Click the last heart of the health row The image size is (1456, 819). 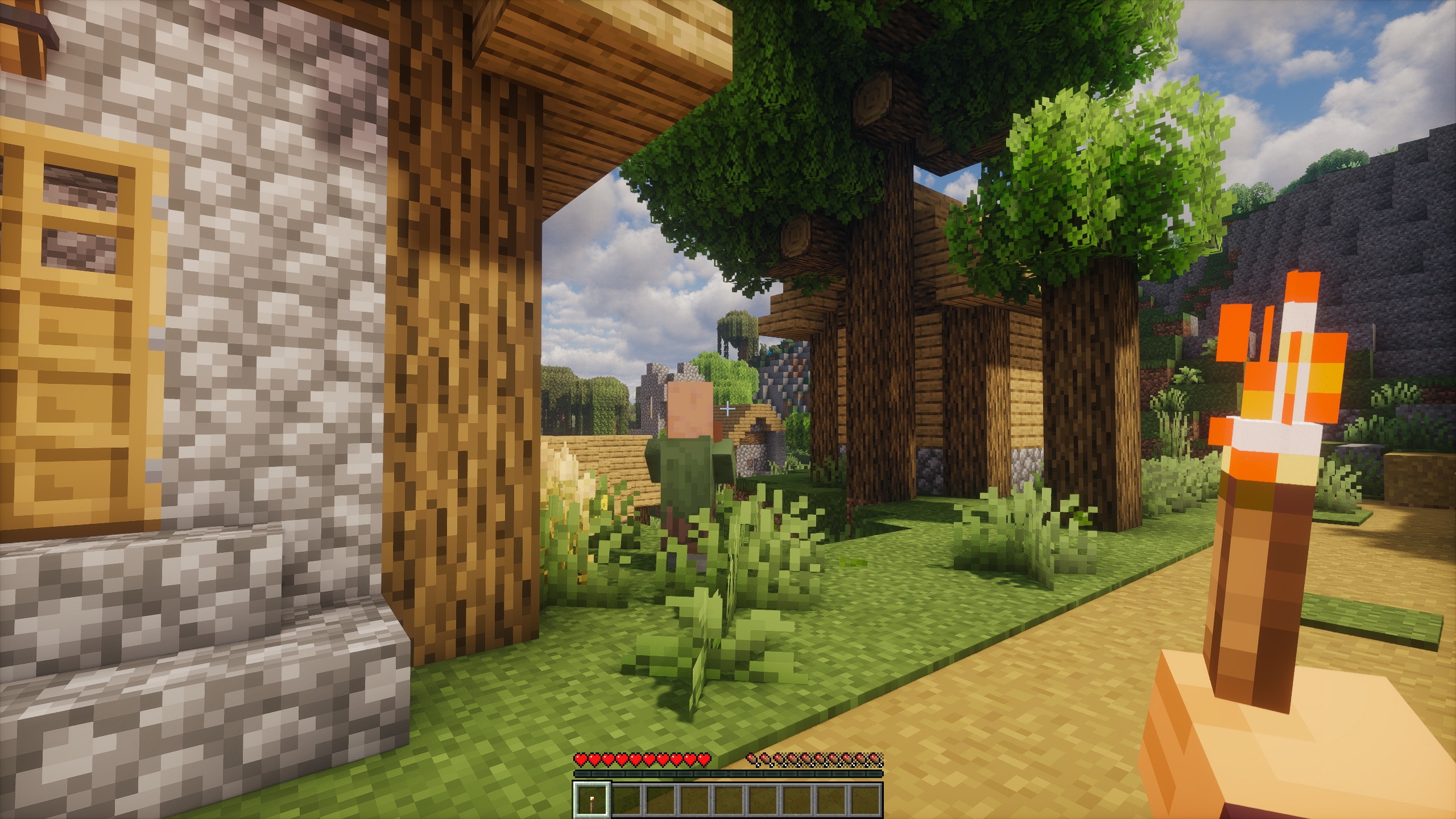[x=705, y=760]
